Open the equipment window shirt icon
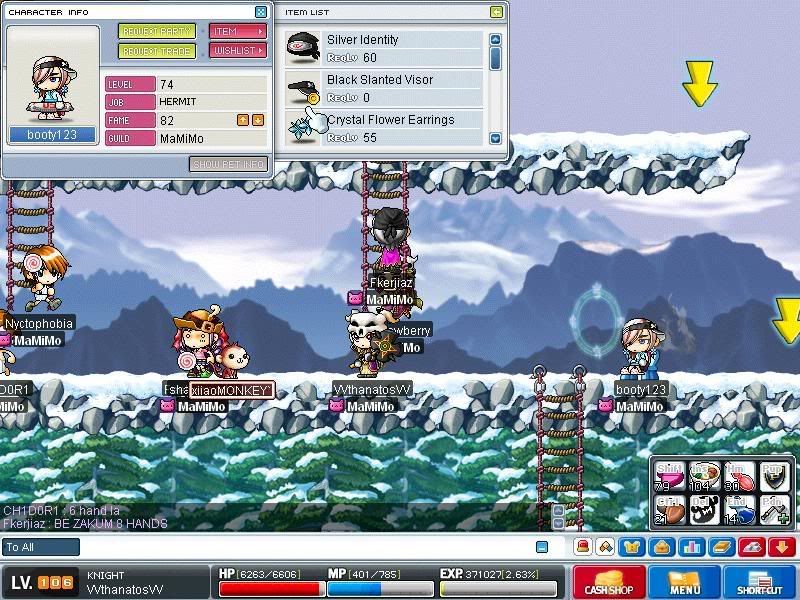This screenshot has height=600, width=800. [x=632, y=547]
